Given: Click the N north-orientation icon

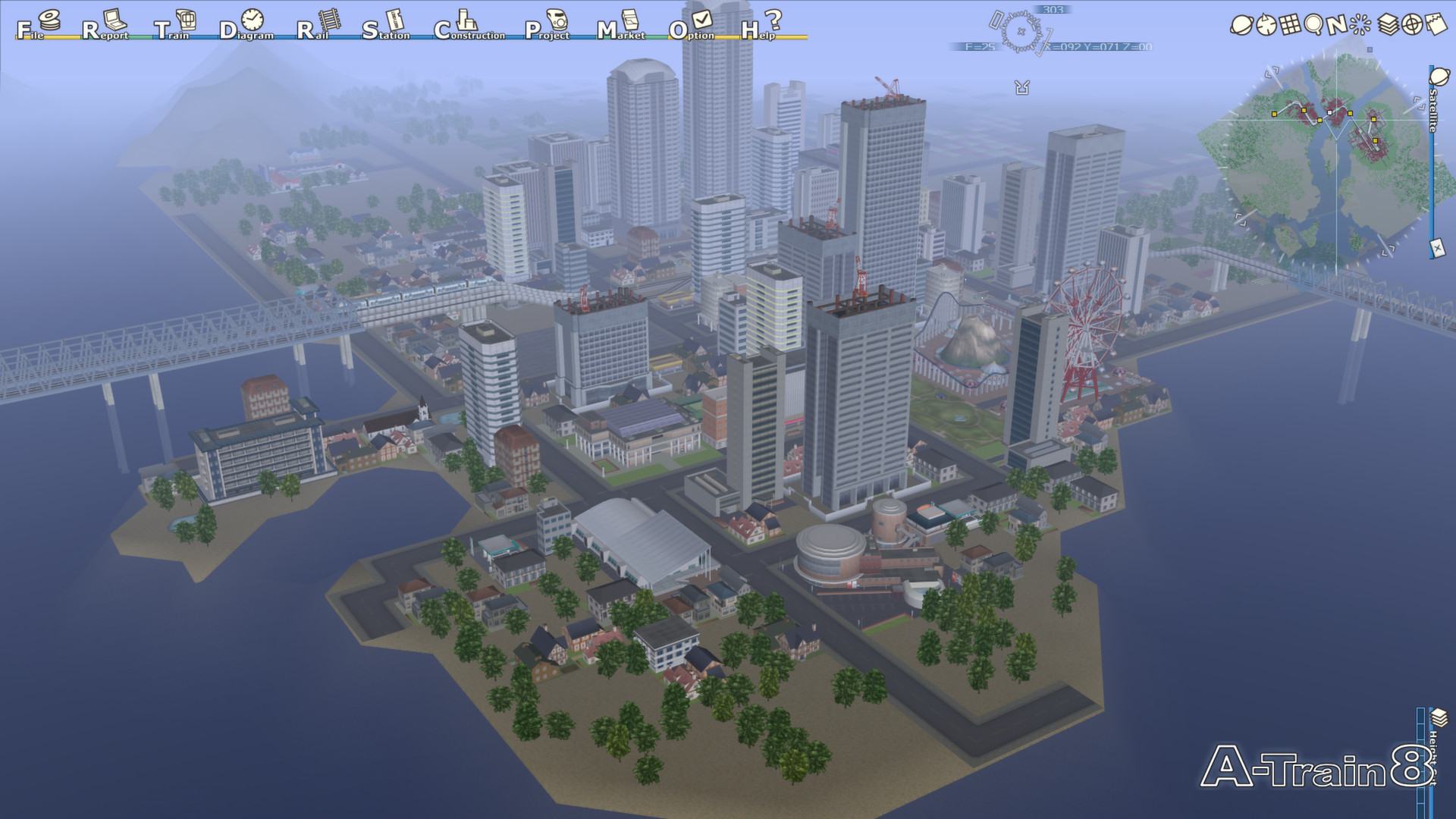Looking at the screenshot, I should tap(1337, 25).
